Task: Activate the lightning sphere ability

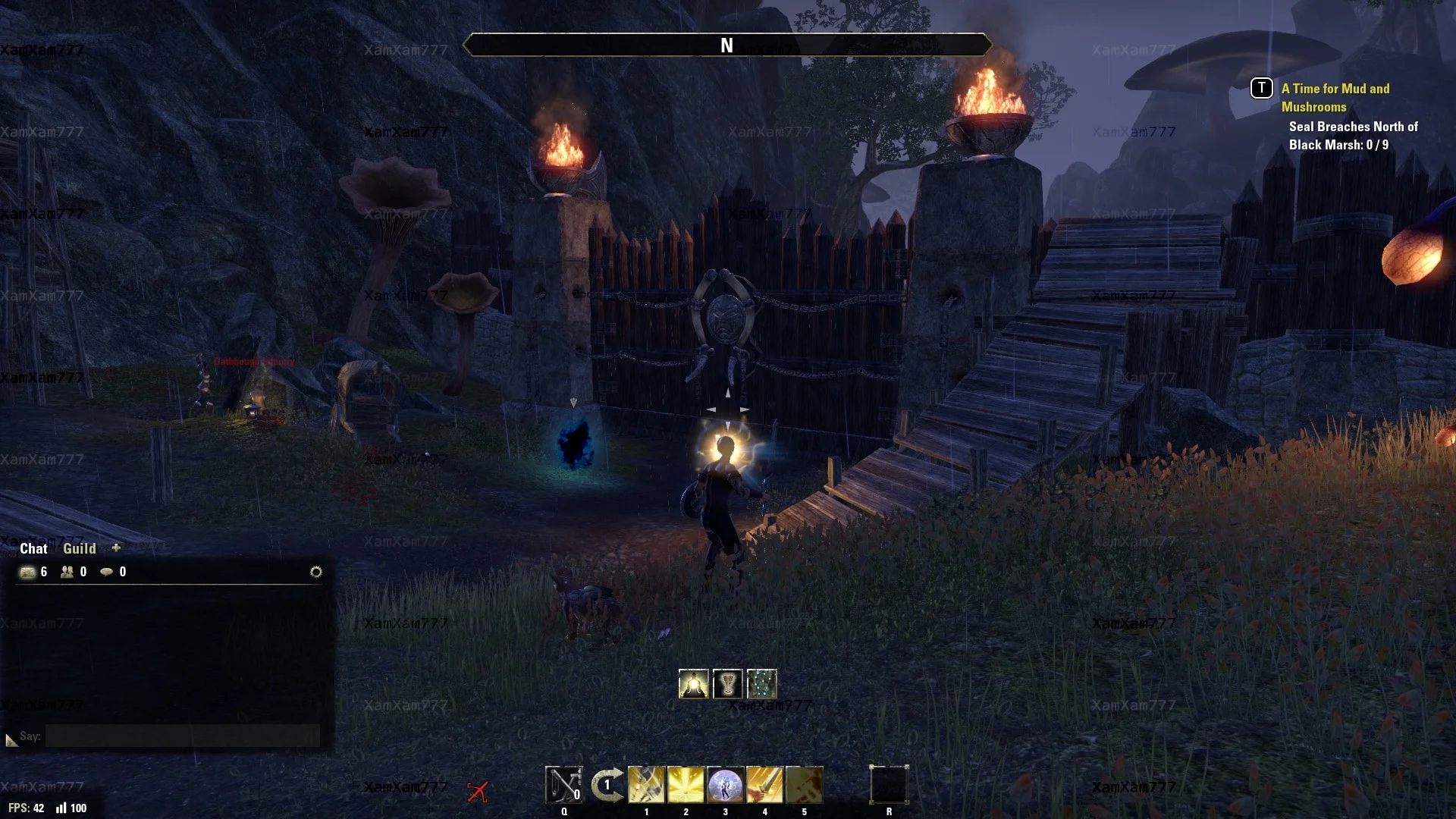Action: [x=725, y=785]
